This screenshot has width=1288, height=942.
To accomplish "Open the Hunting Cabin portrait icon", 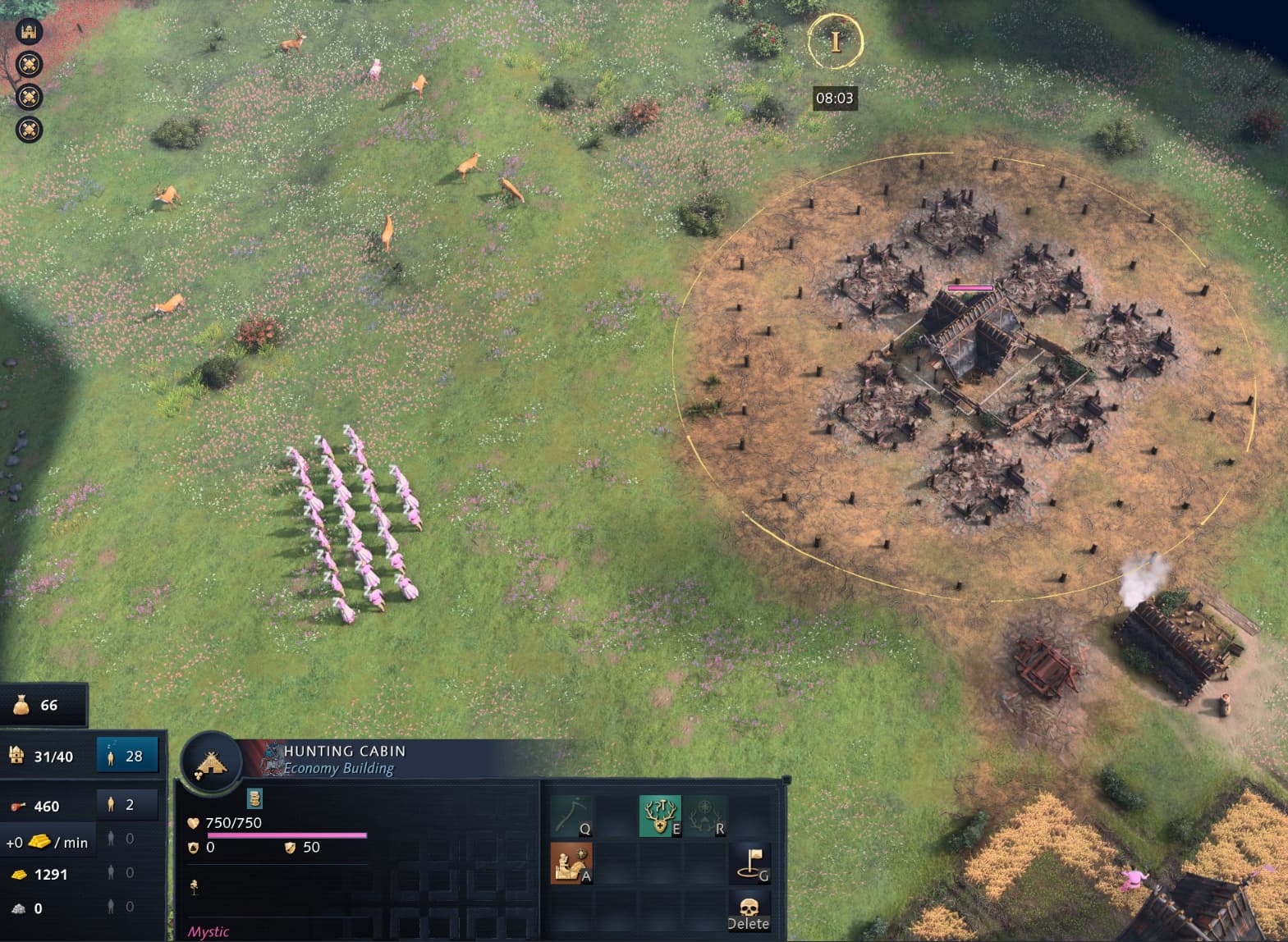I will (x=211, y=763).
